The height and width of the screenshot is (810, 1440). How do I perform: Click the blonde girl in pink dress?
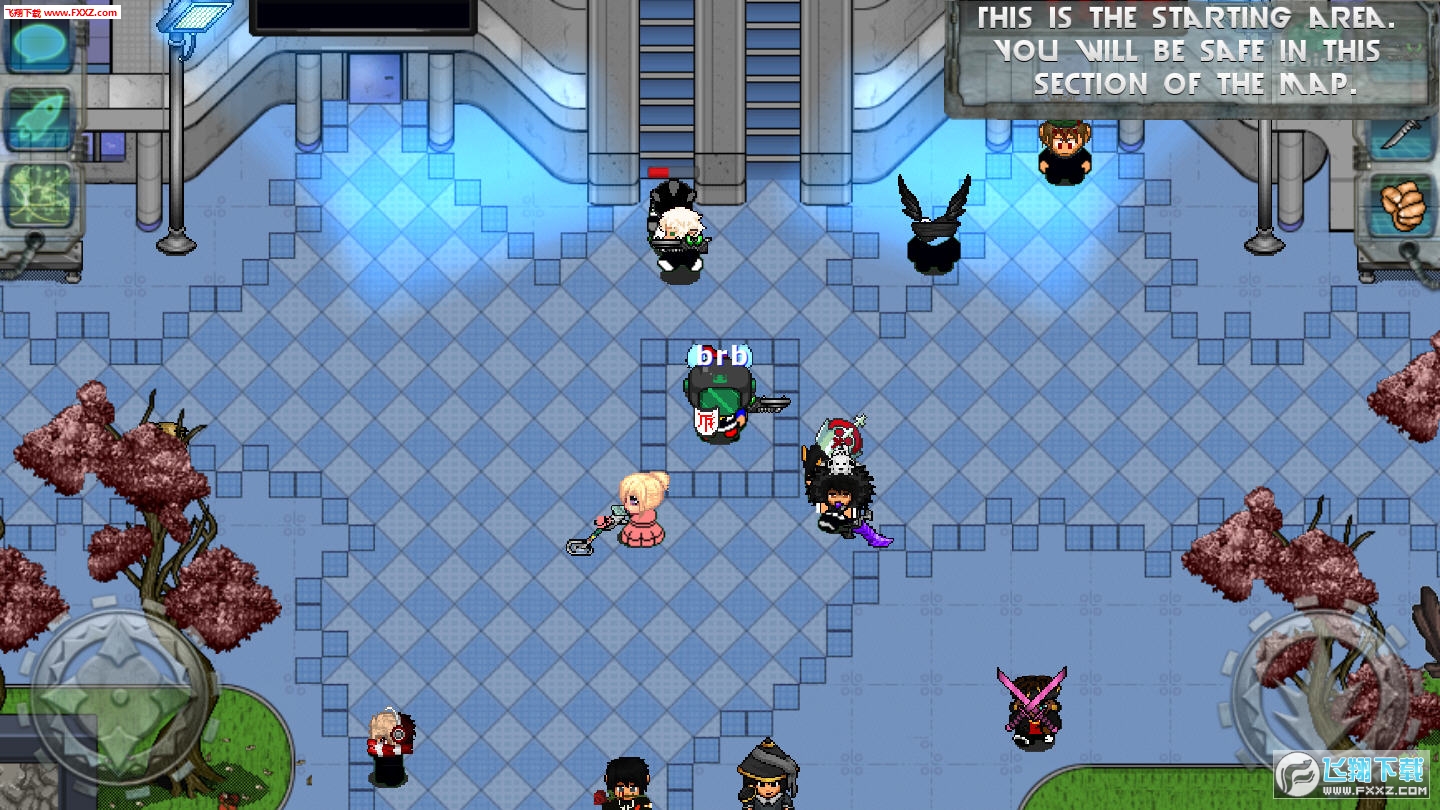[640, 520]
